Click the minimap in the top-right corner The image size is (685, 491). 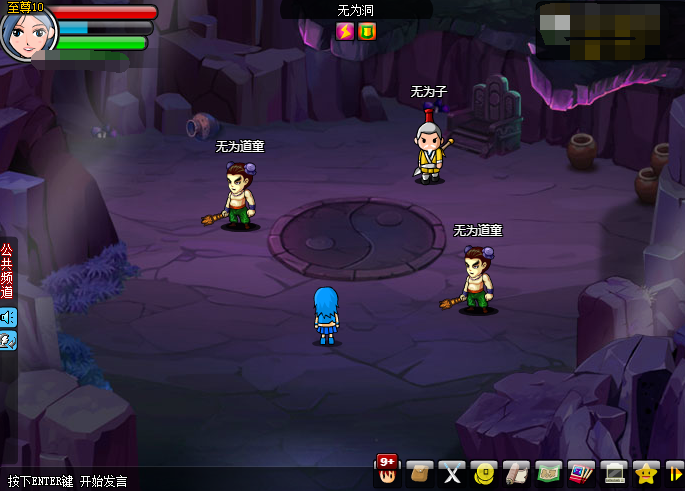point(610,30)
